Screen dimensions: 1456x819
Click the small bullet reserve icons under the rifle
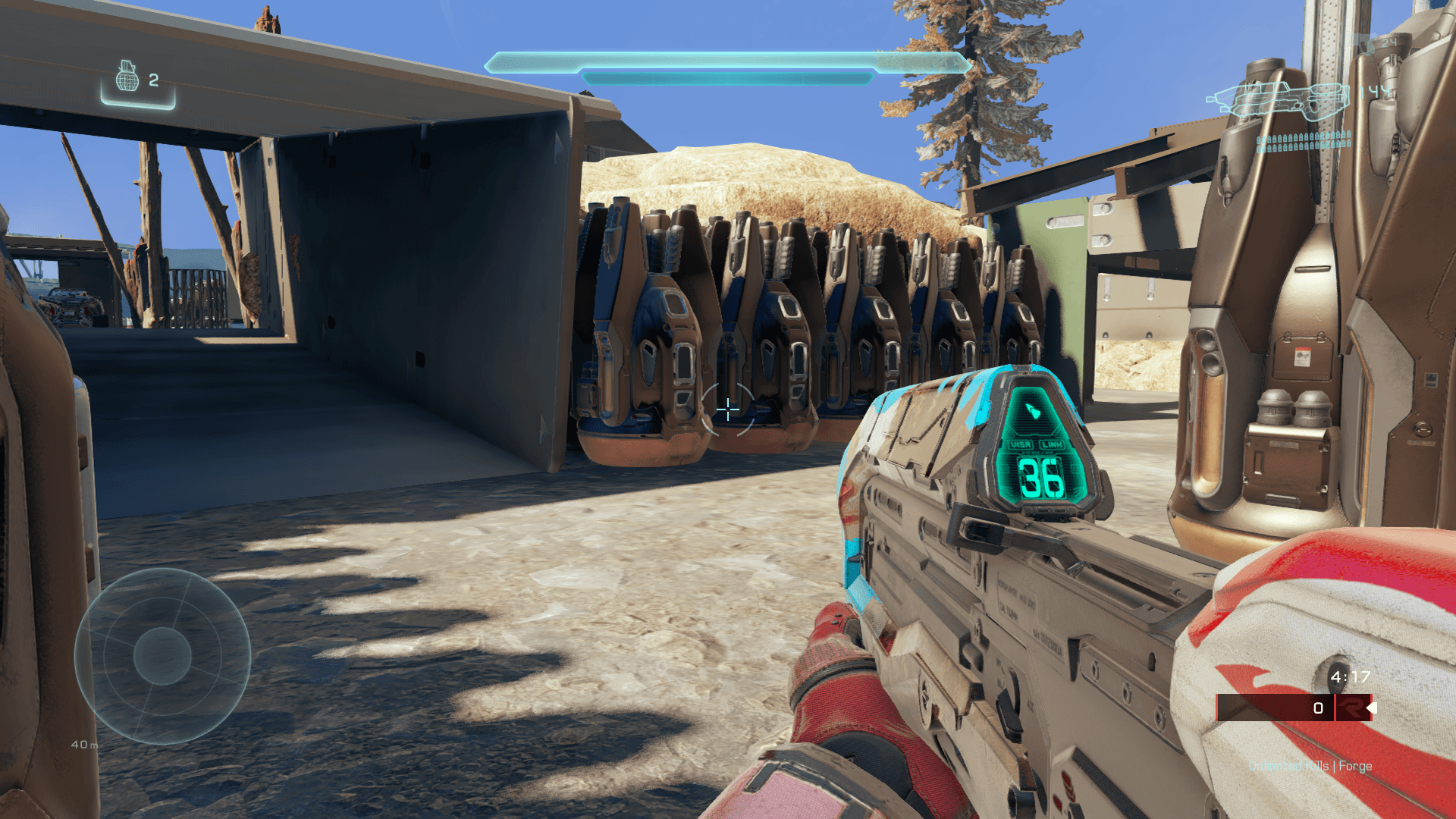[1304, 141]
